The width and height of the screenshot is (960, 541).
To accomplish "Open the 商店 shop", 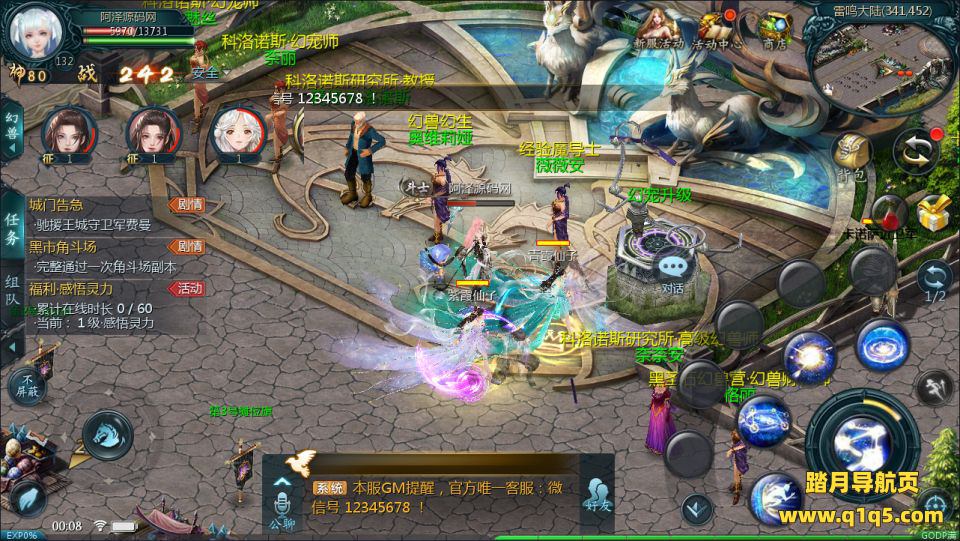I will 773,28.
